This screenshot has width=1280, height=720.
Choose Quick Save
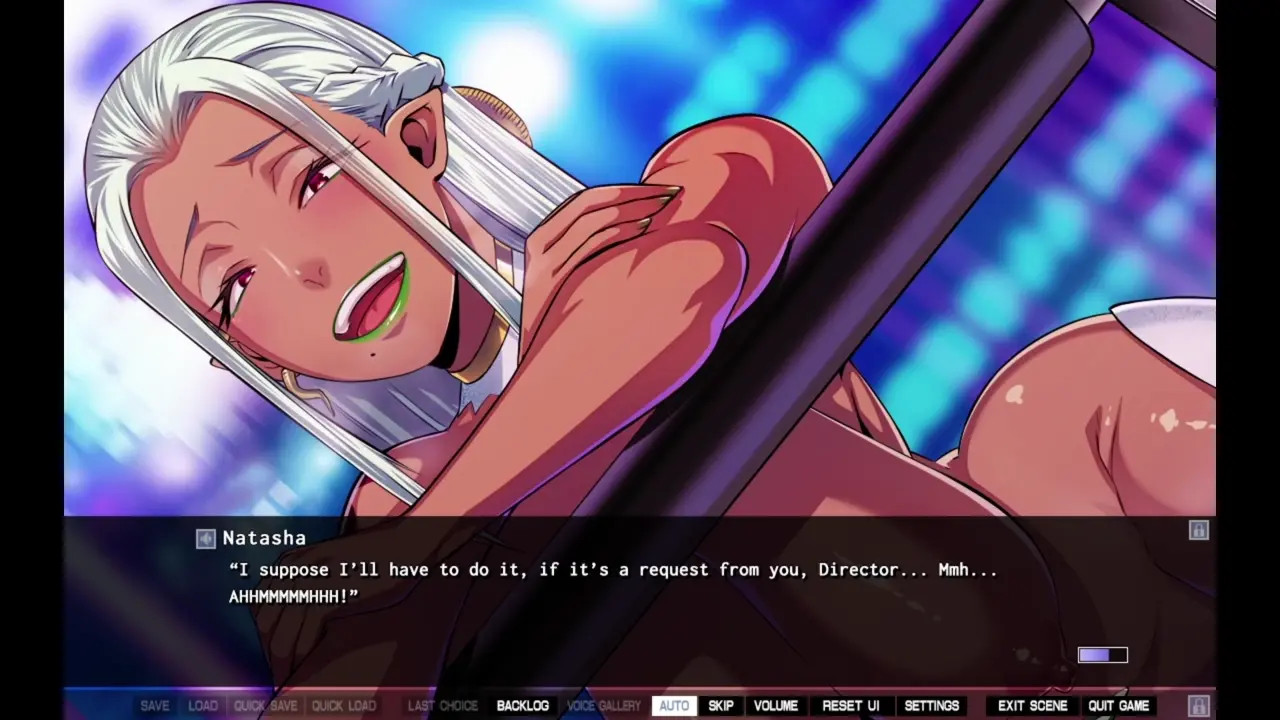click(x=265, y=706)
